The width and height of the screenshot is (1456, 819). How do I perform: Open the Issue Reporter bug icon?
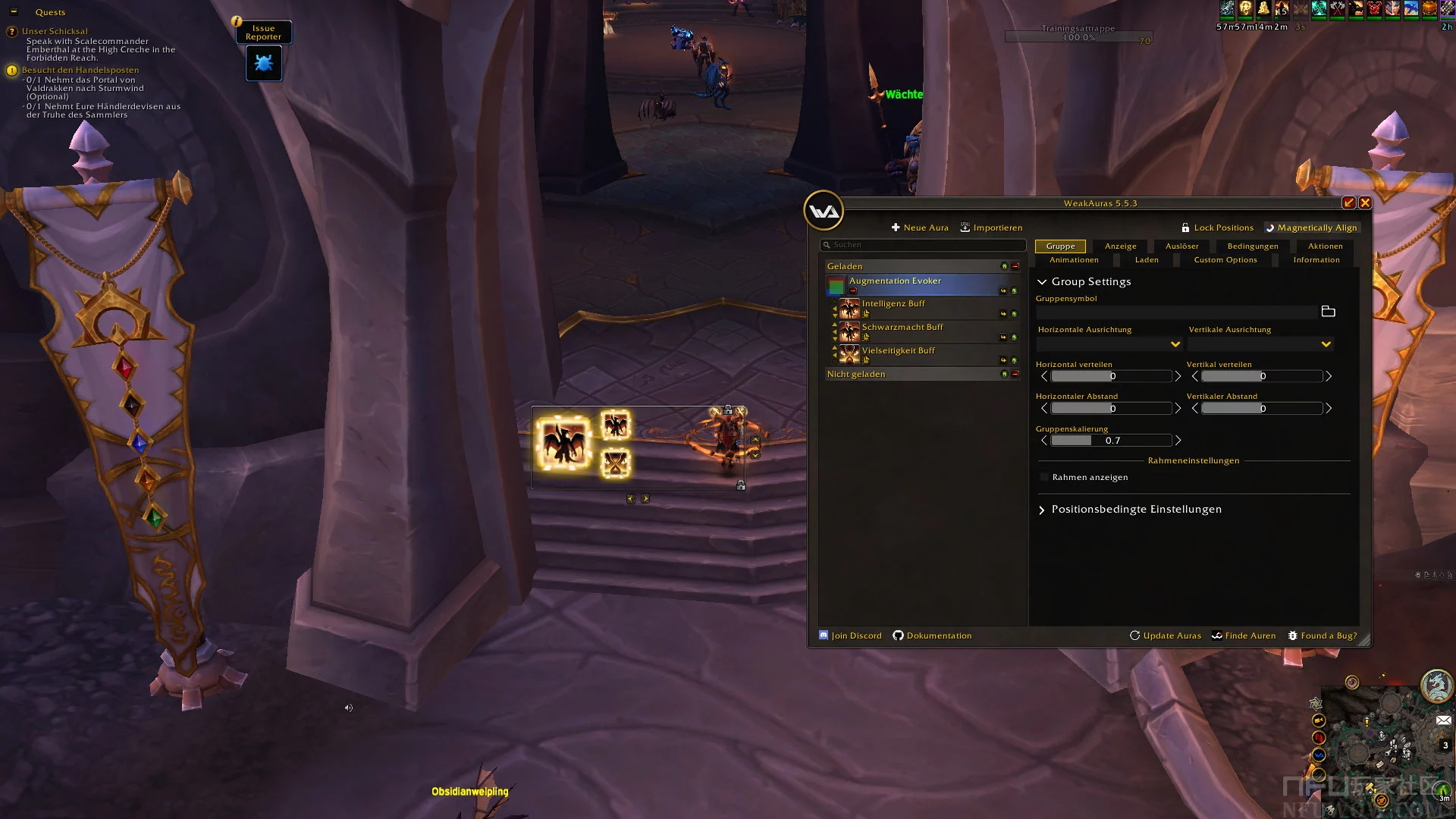(x=264, y=63)
